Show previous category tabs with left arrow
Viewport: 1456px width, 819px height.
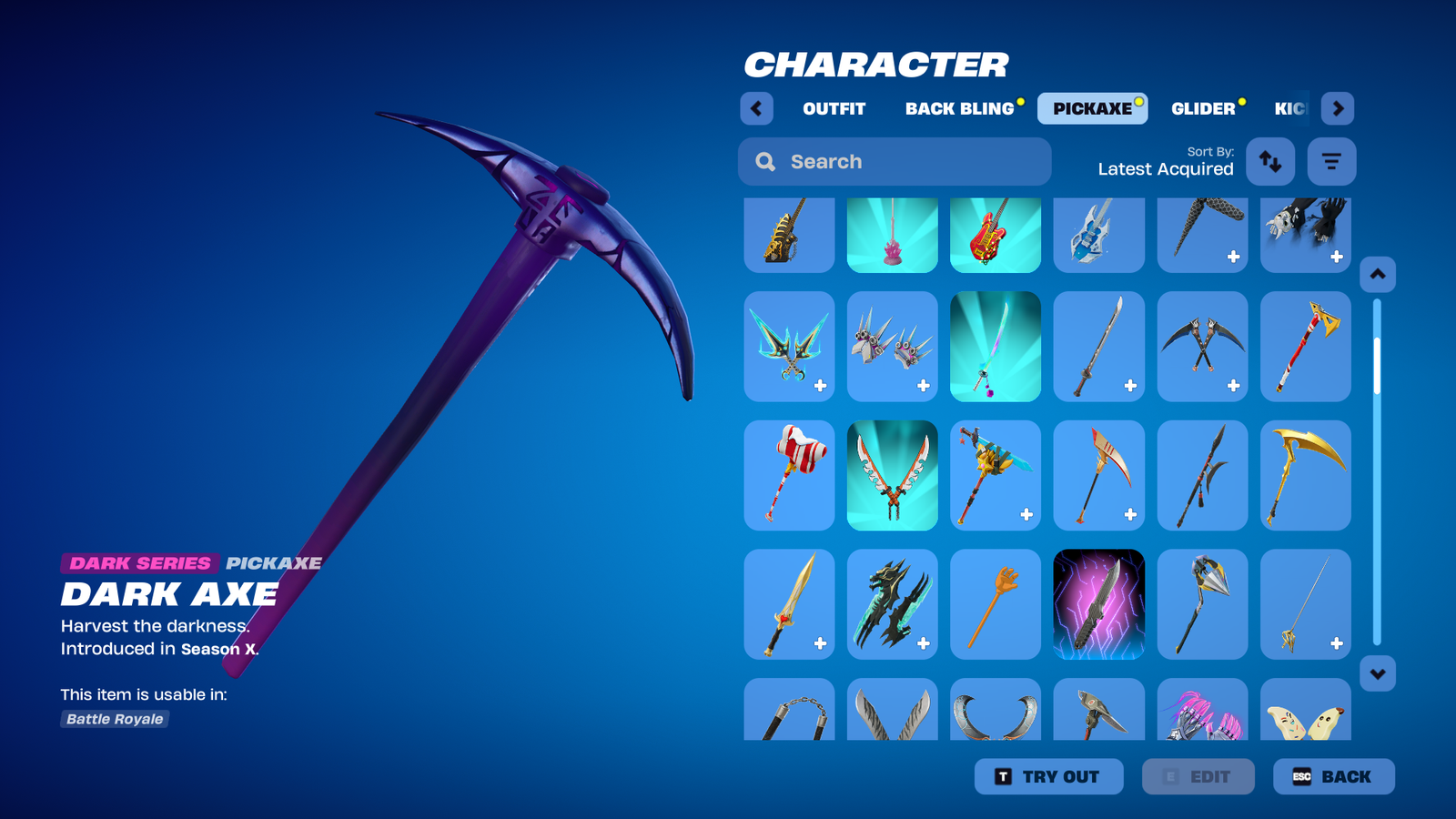(x=756, y=108)
